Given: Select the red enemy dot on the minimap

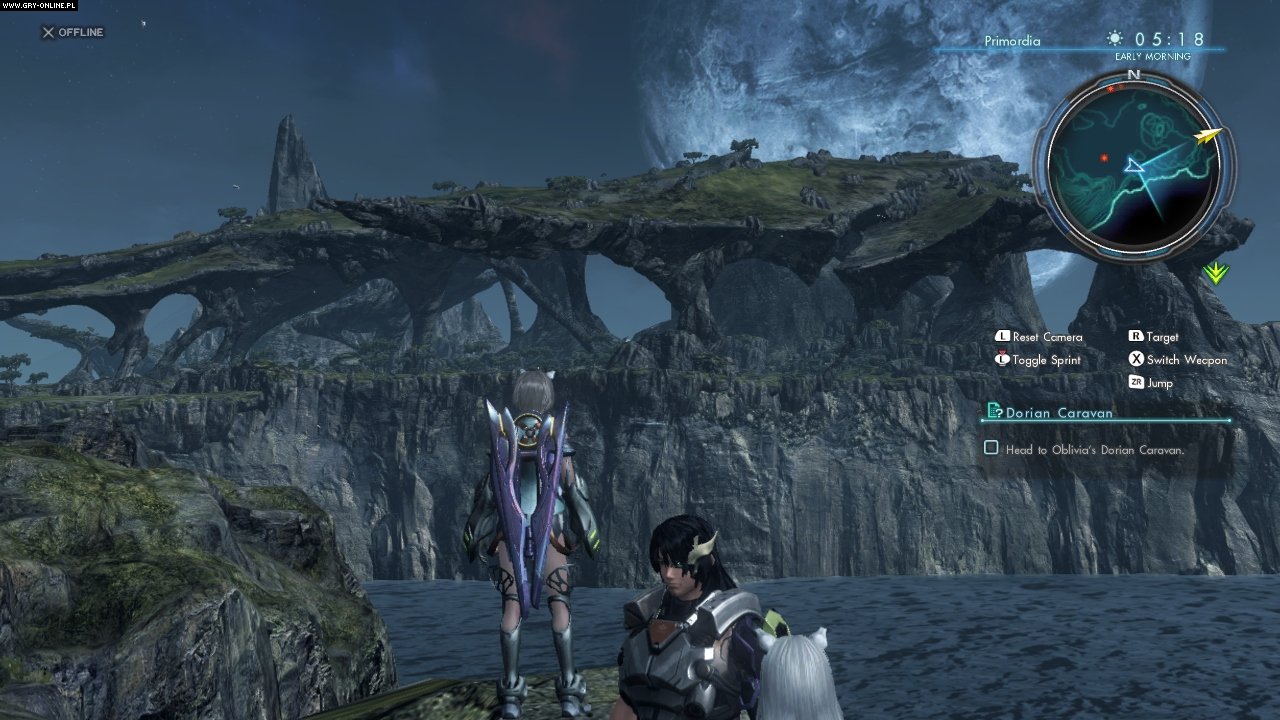Looking at the screenshot, I should pos(1104,157).
